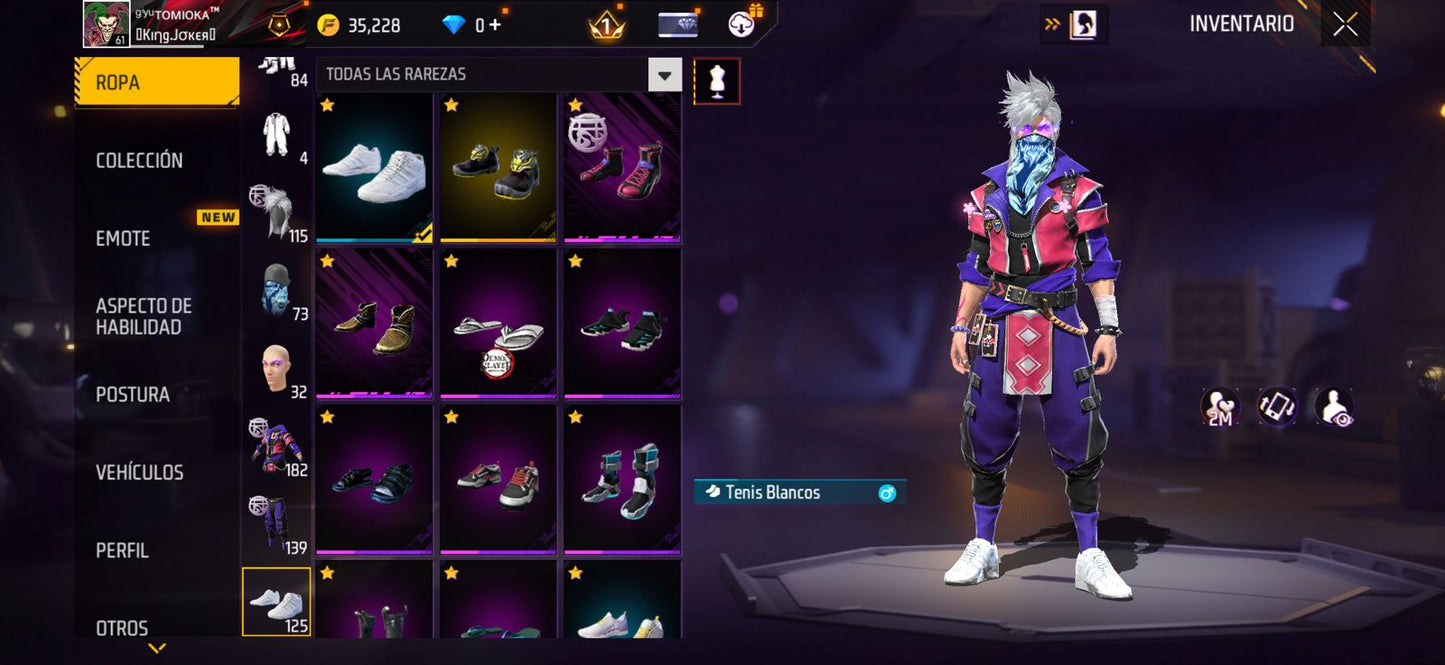This screenshot has width=1445, height=665.
Task: Pick the Demon Slayer sandals
Action: pos(498,324)
